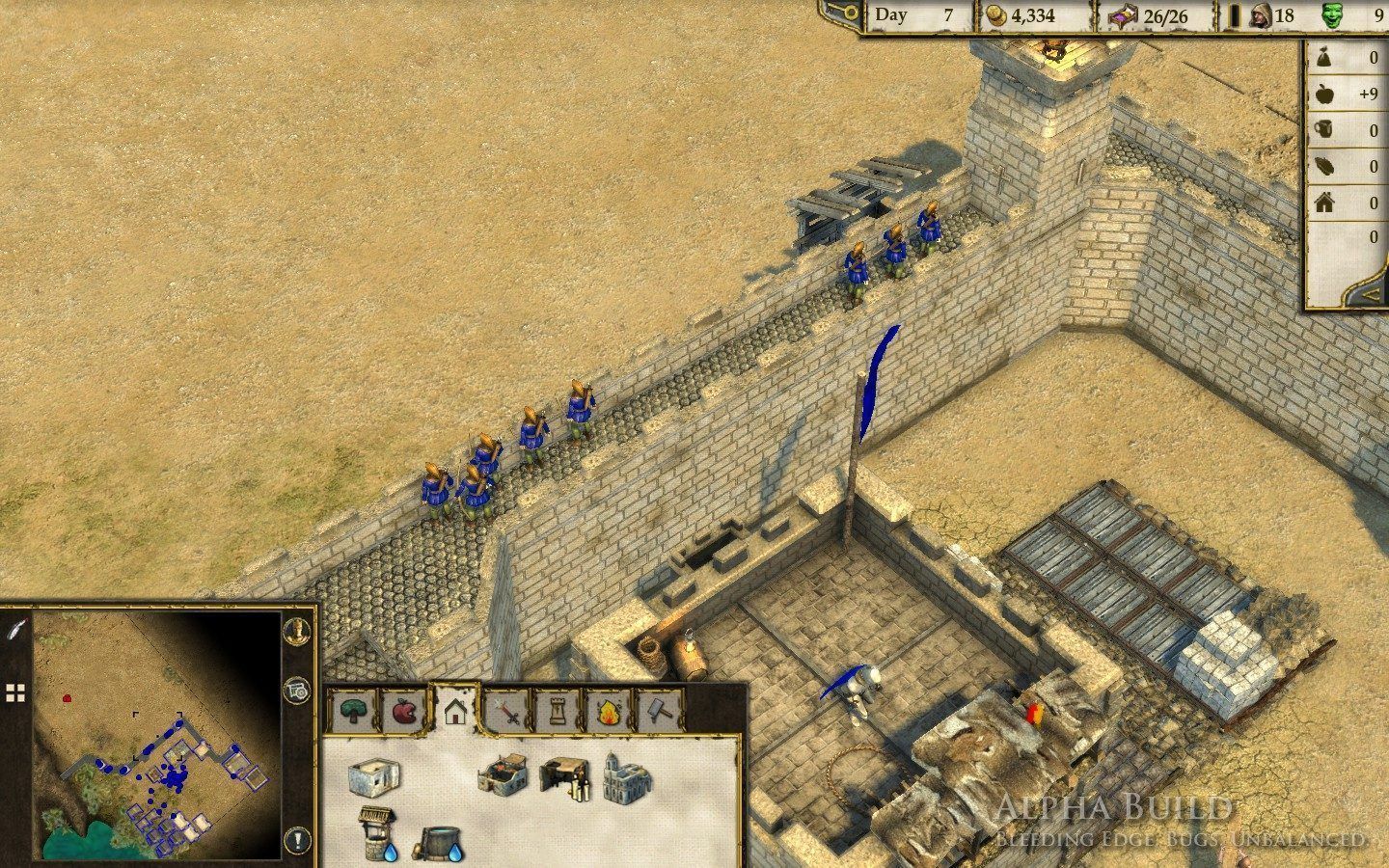Select the building with the red forge

502,774
